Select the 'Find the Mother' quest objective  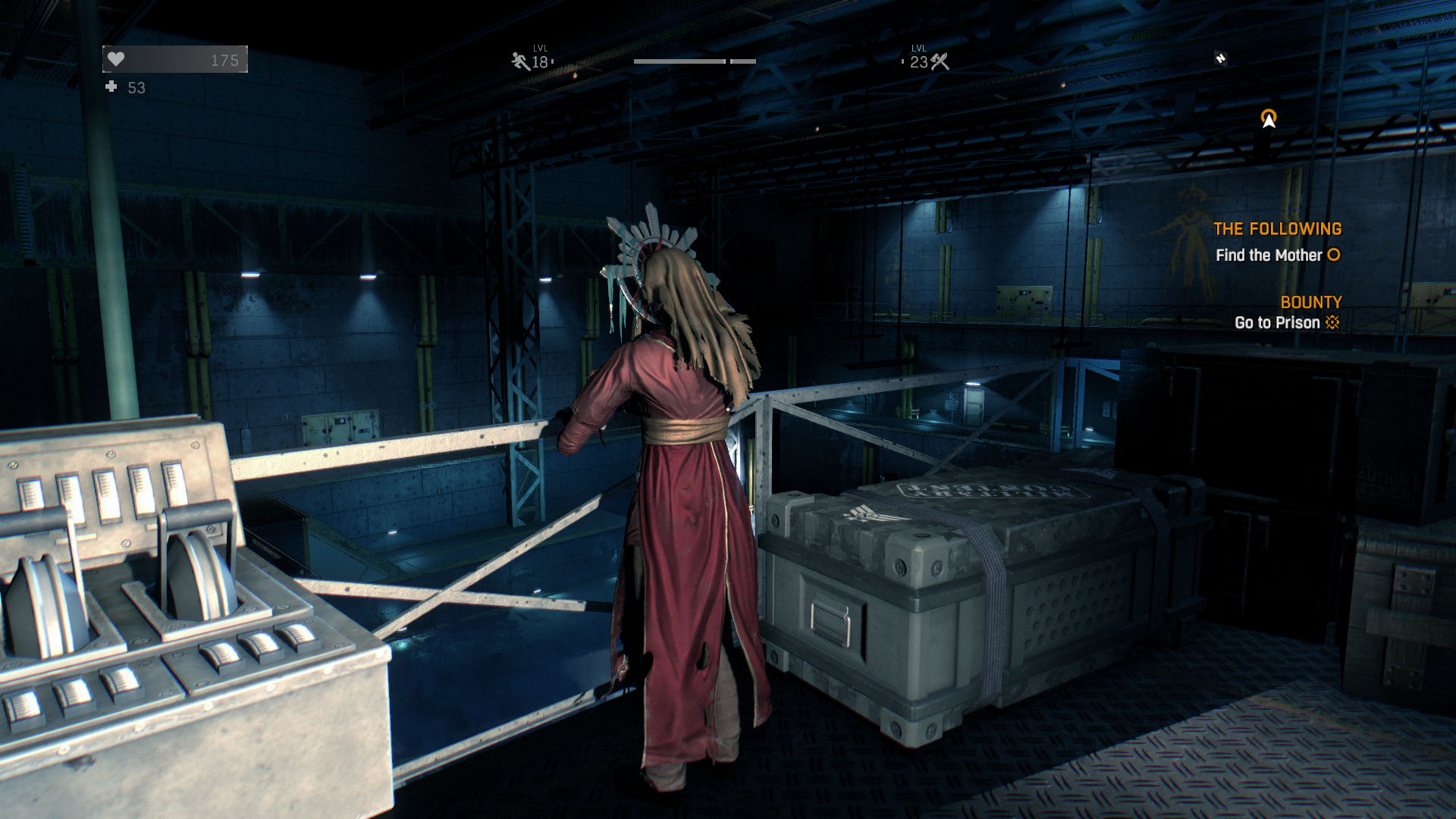(1269, 256)
